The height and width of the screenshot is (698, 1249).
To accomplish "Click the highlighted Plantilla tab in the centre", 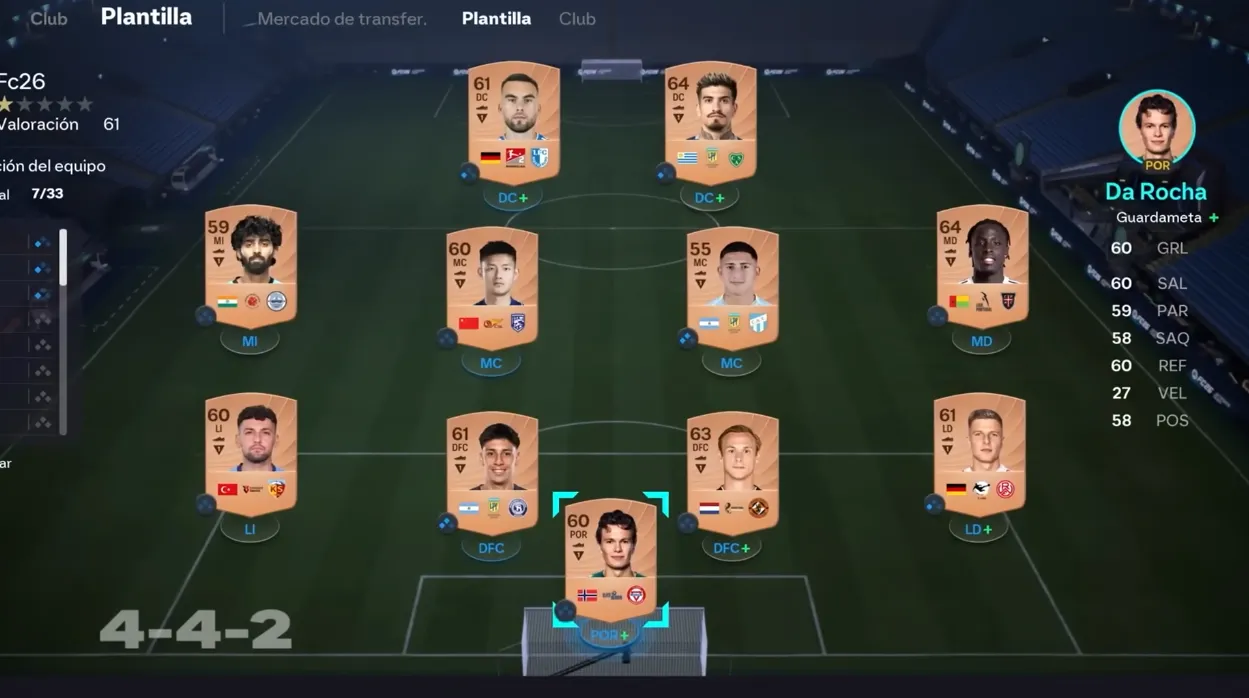I will coord(496,19).
